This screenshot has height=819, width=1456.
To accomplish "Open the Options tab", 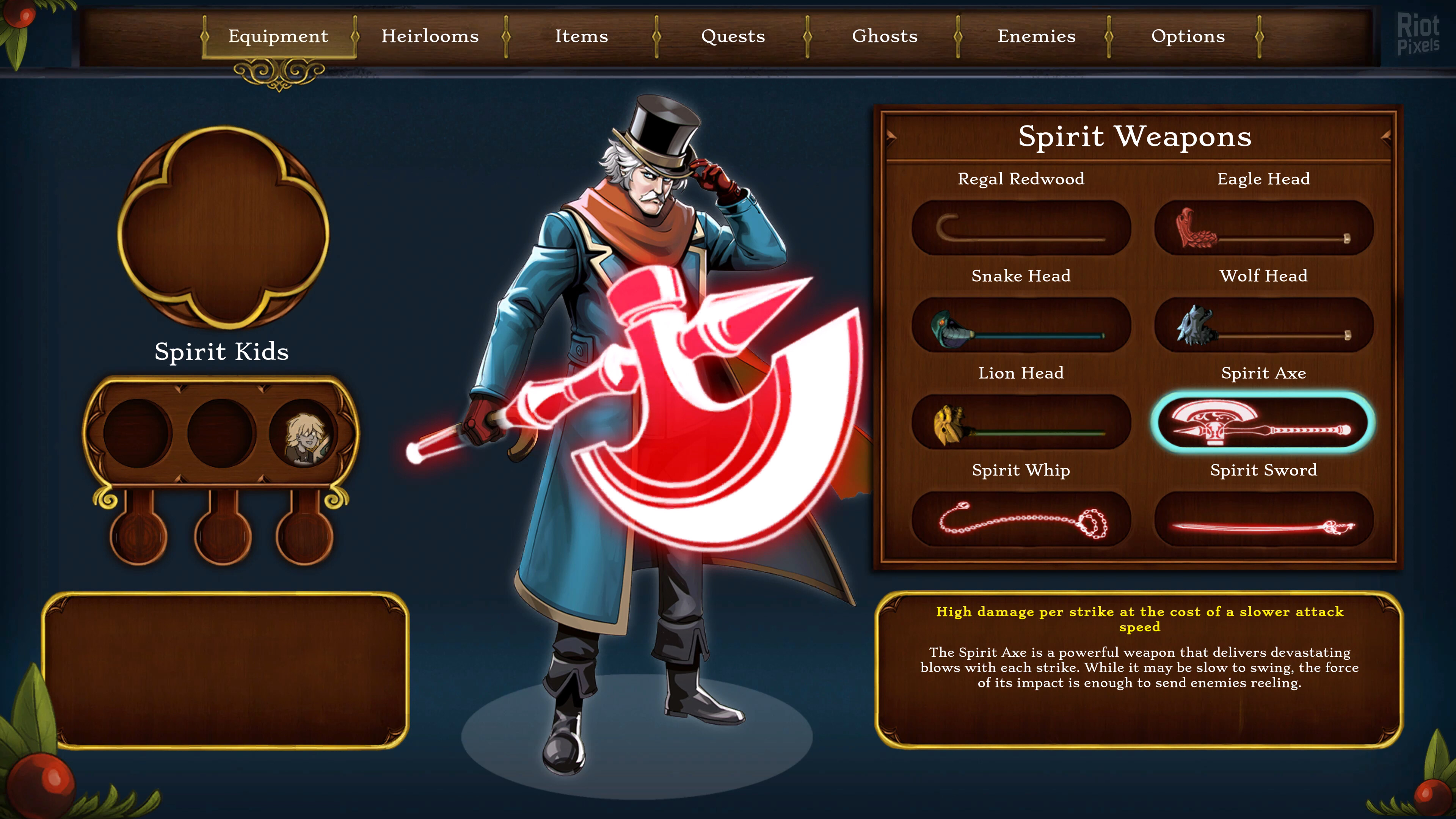I will (1188, 36).
